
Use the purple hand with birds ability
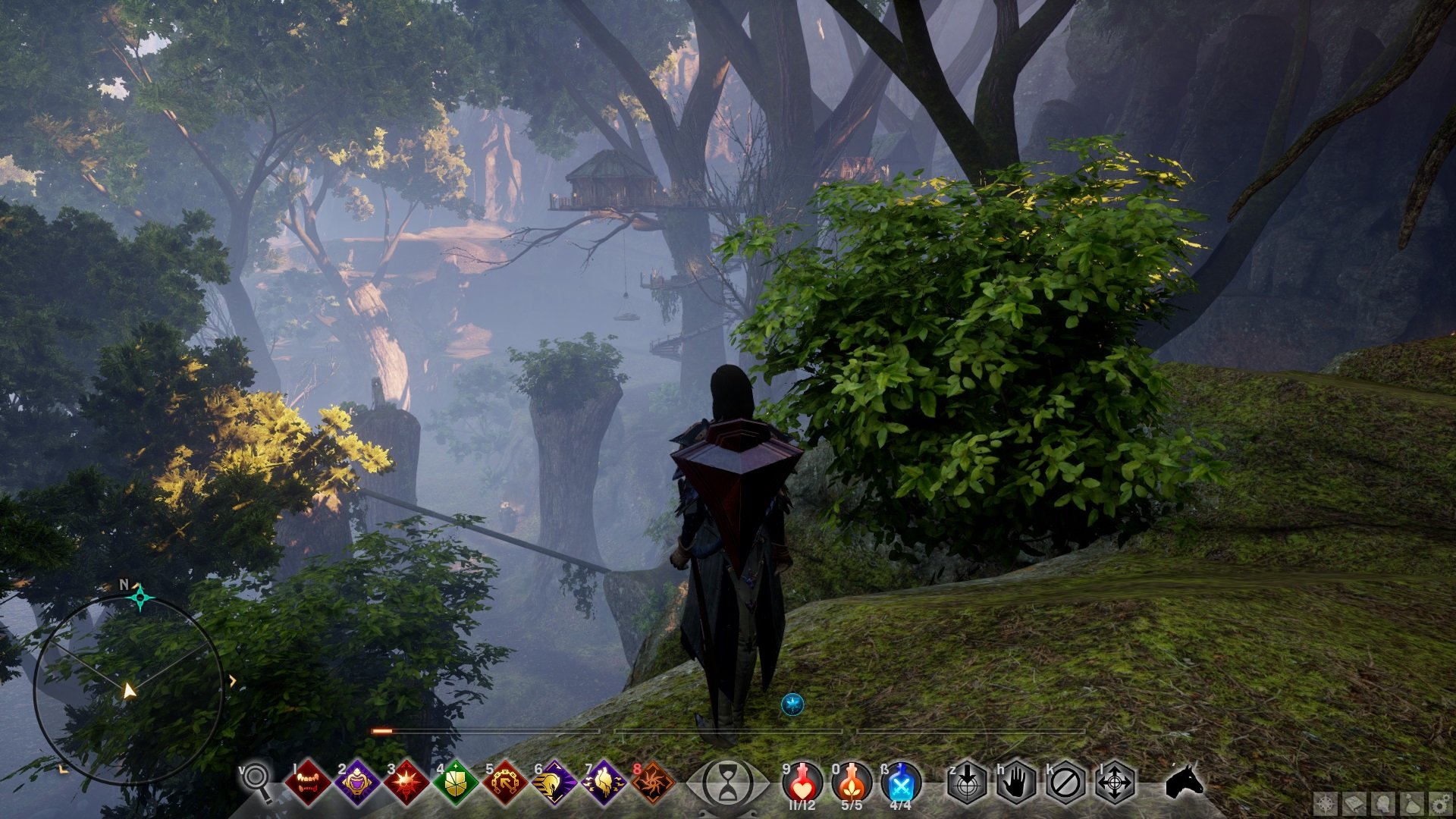tap(603, 782)
